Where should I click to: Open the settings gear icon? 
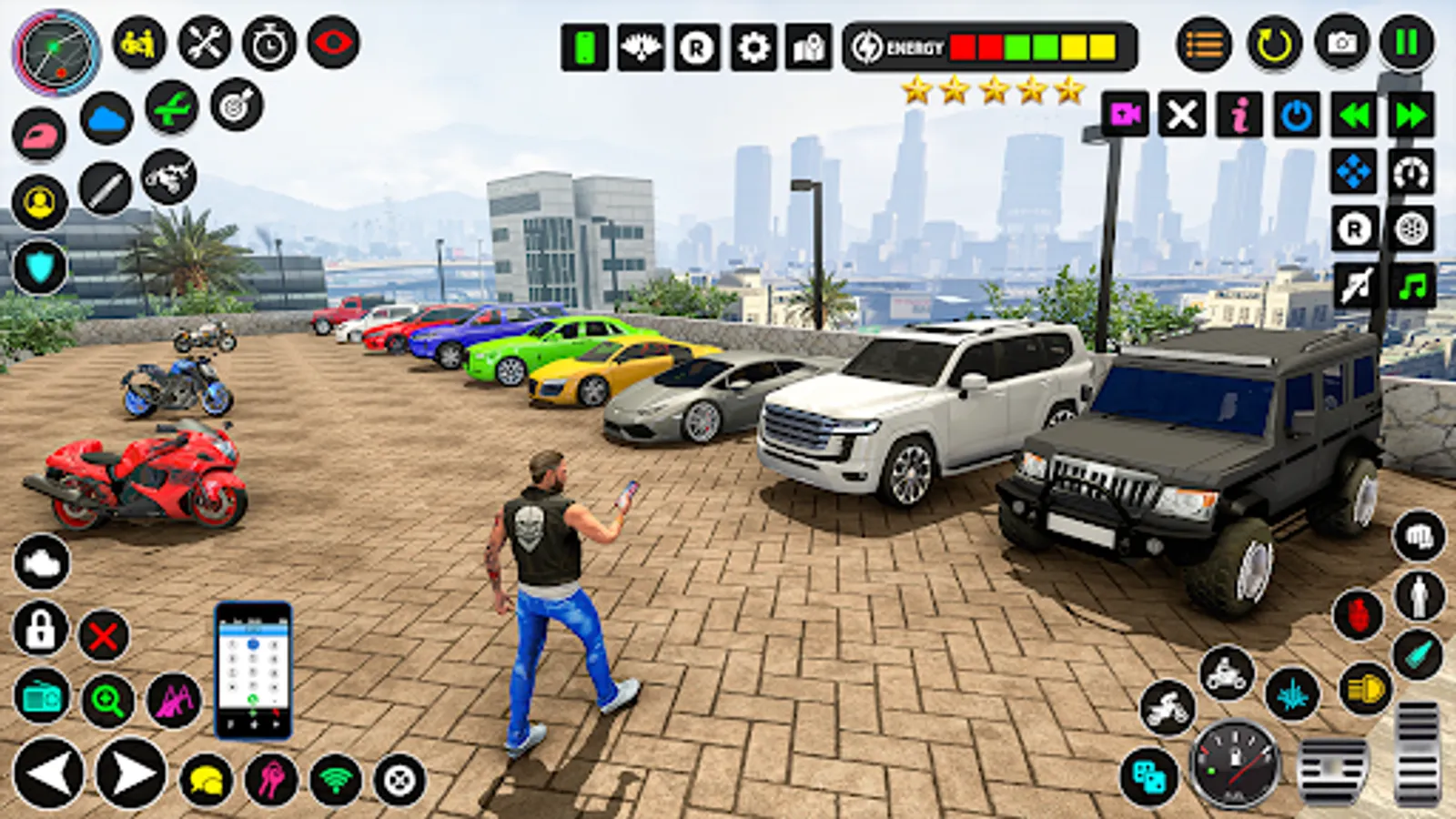[x=753, y=47]
